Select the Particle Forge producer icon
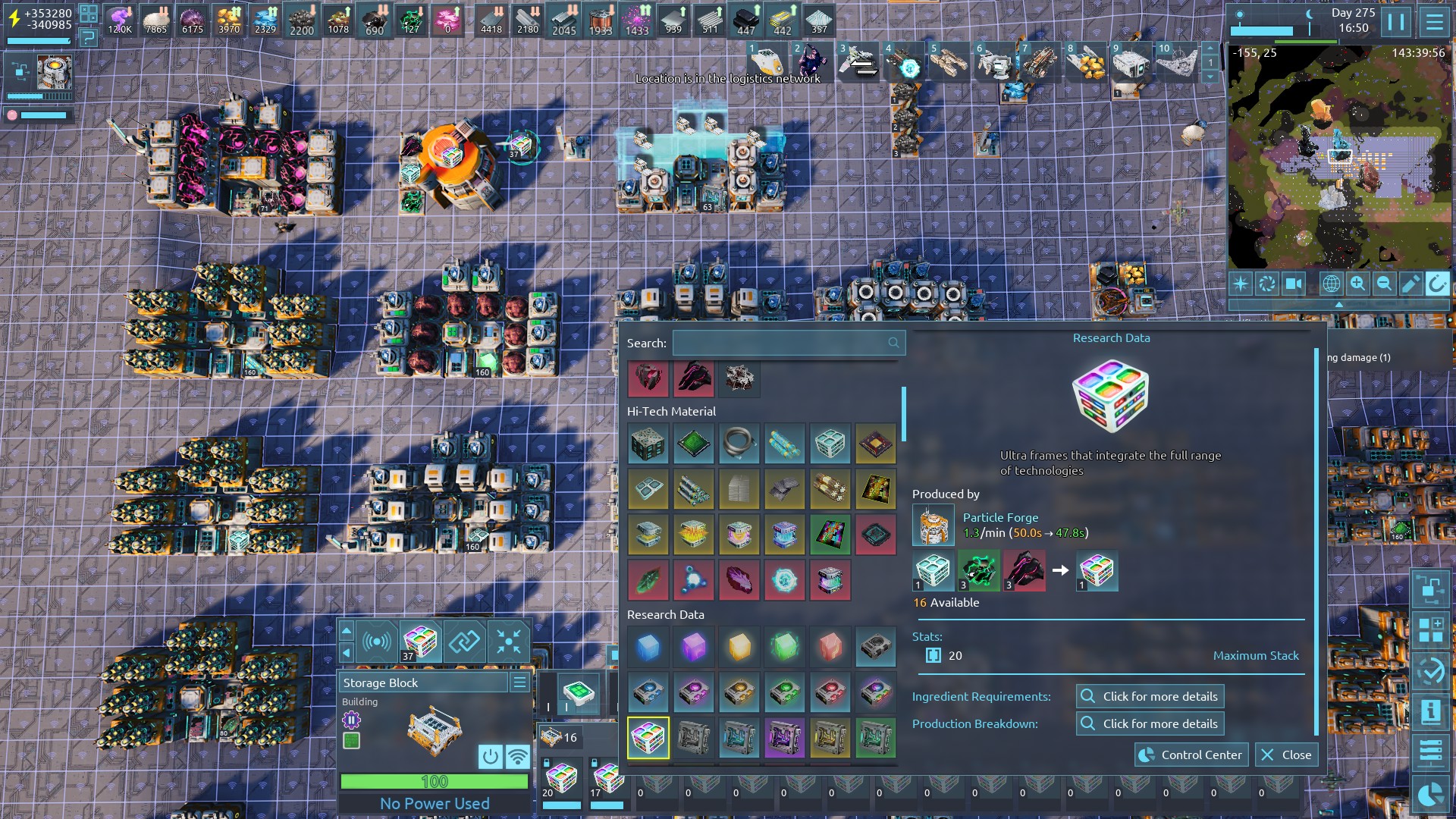Image resolution: width=1456 pixels, height=819 pixels. pos(932,525)
